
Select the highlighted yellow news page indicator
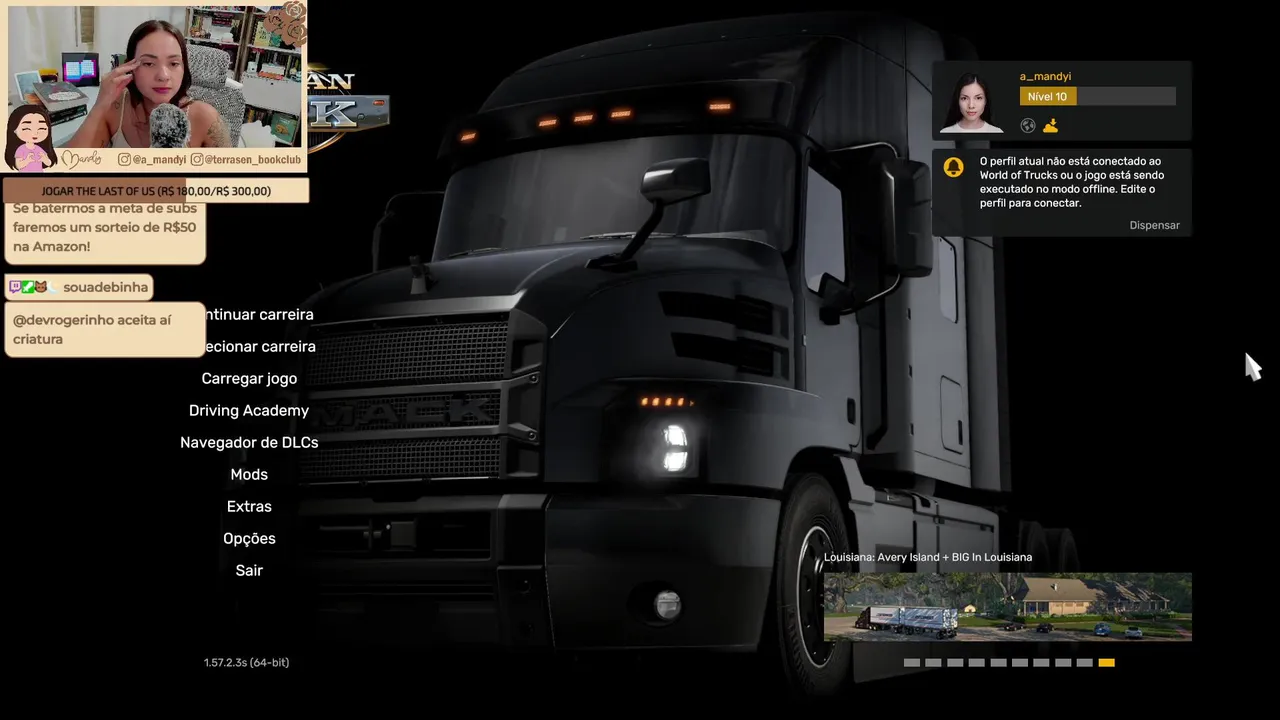[x=1106, y=663]
